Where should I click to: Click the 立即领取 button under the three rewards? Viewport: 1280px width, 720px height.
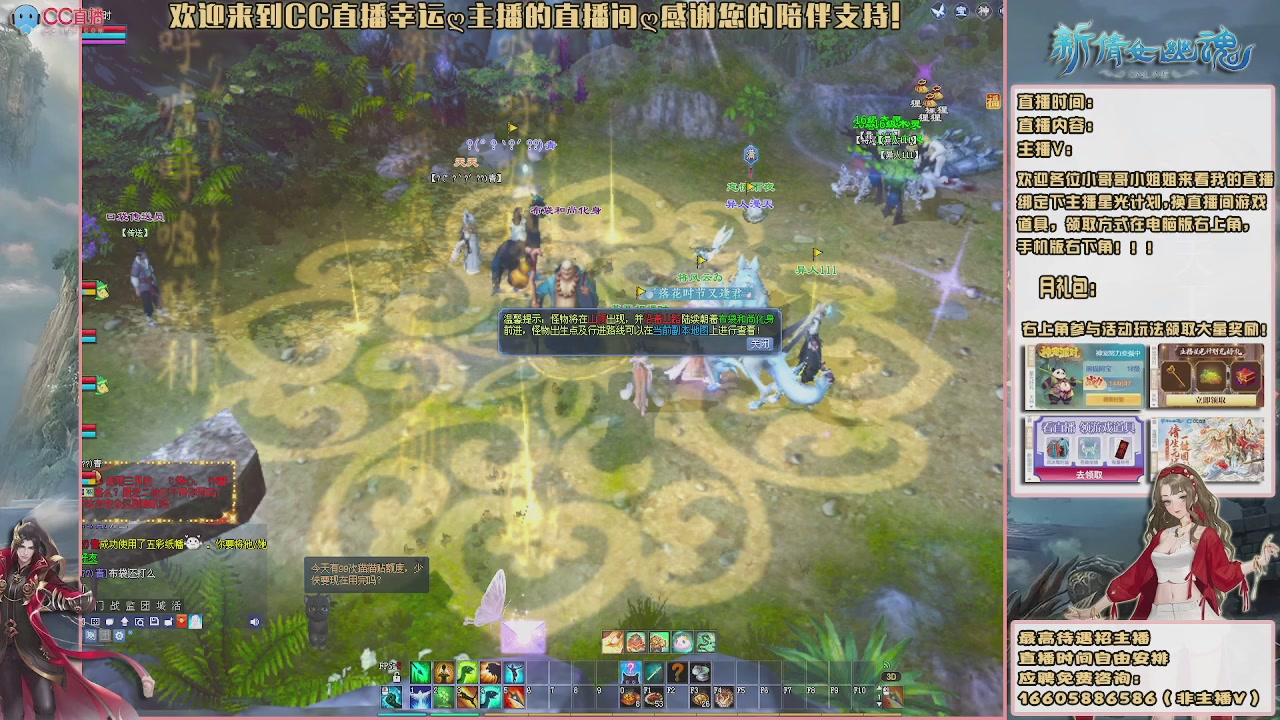(x=1211, y=400)
